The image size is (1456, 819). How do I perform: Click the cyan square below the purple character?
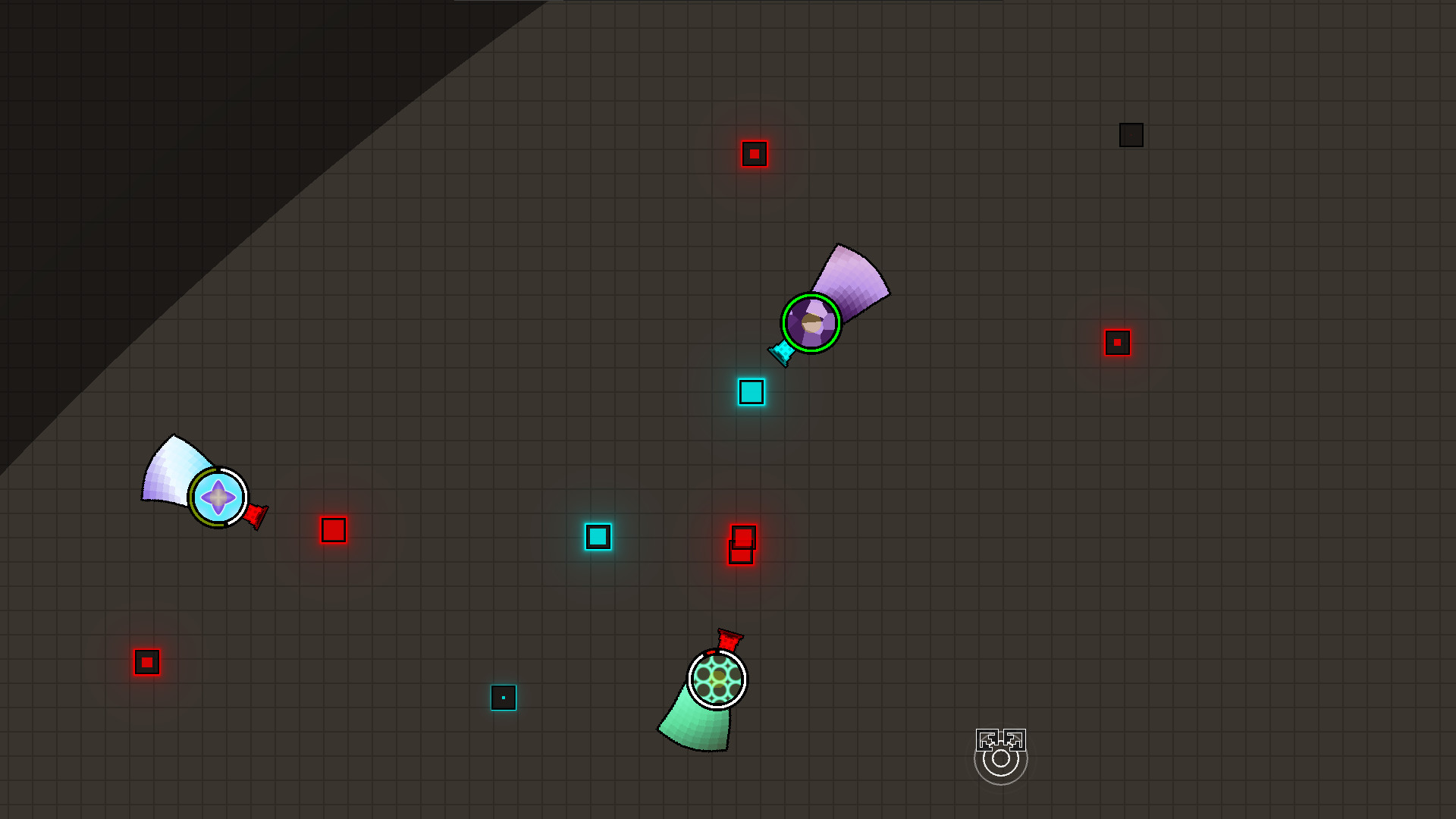[752, 392]
